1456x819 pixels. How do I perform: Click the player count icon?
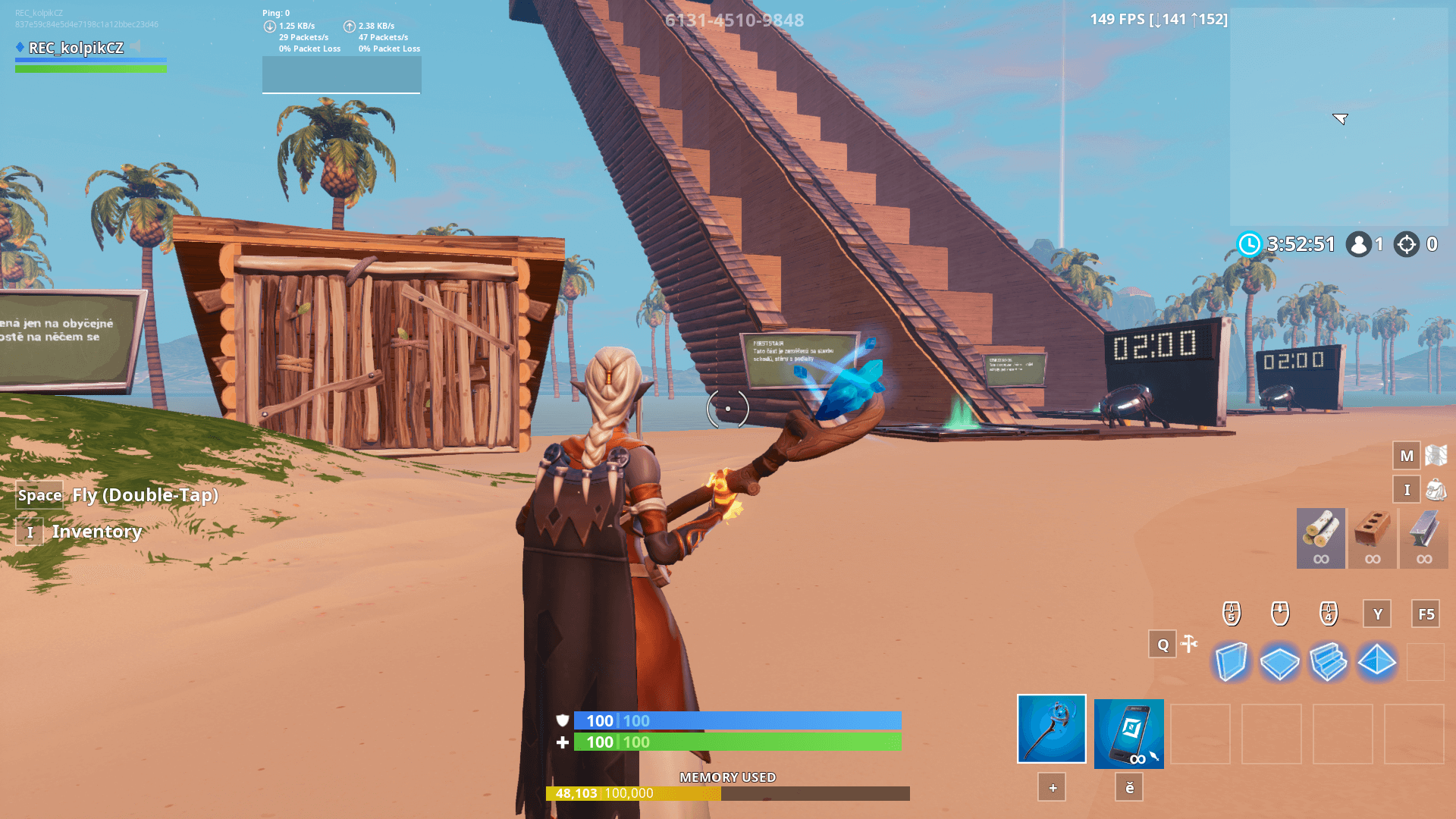(1358, 244)
